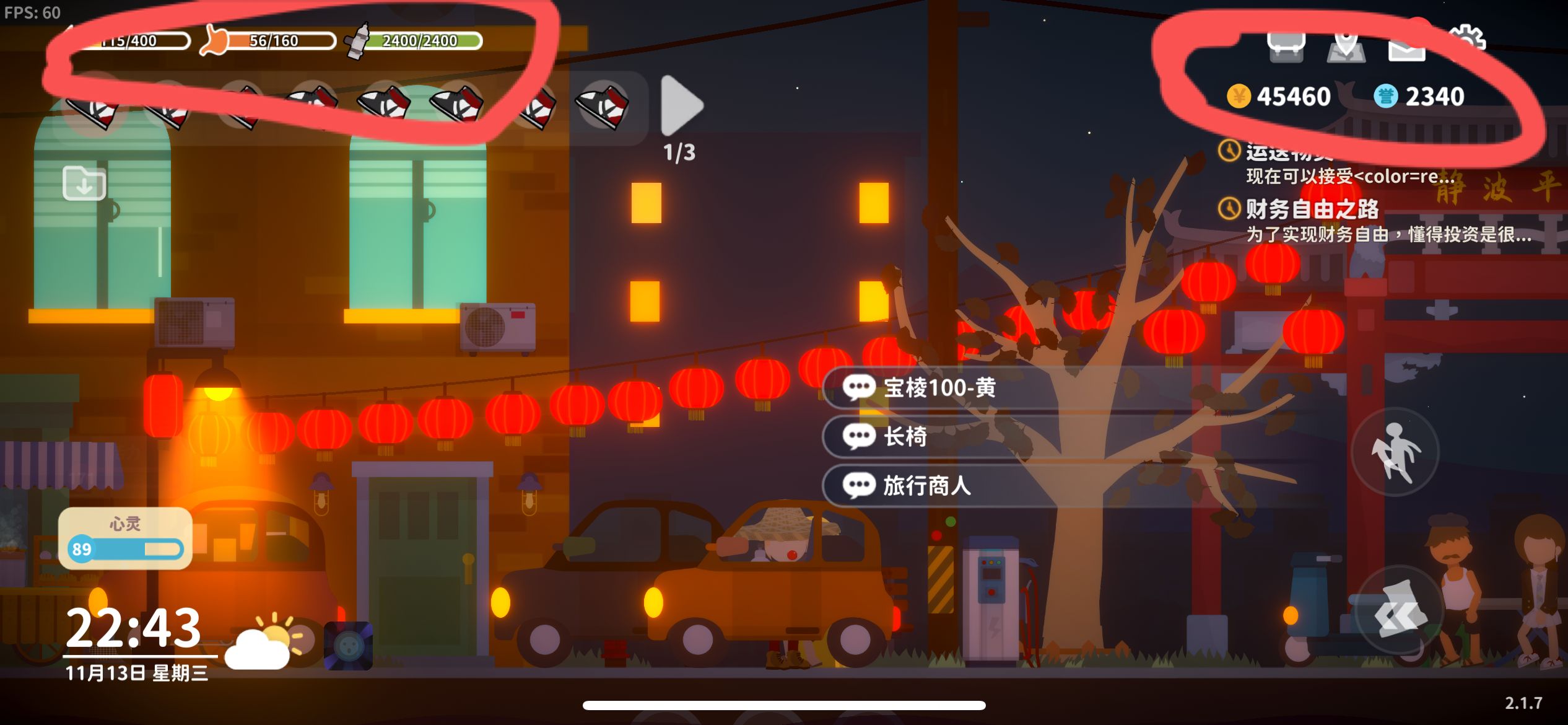The image size is (1568, 725).
Task: Open the 心灵 status panel
Action: (125, 538)
